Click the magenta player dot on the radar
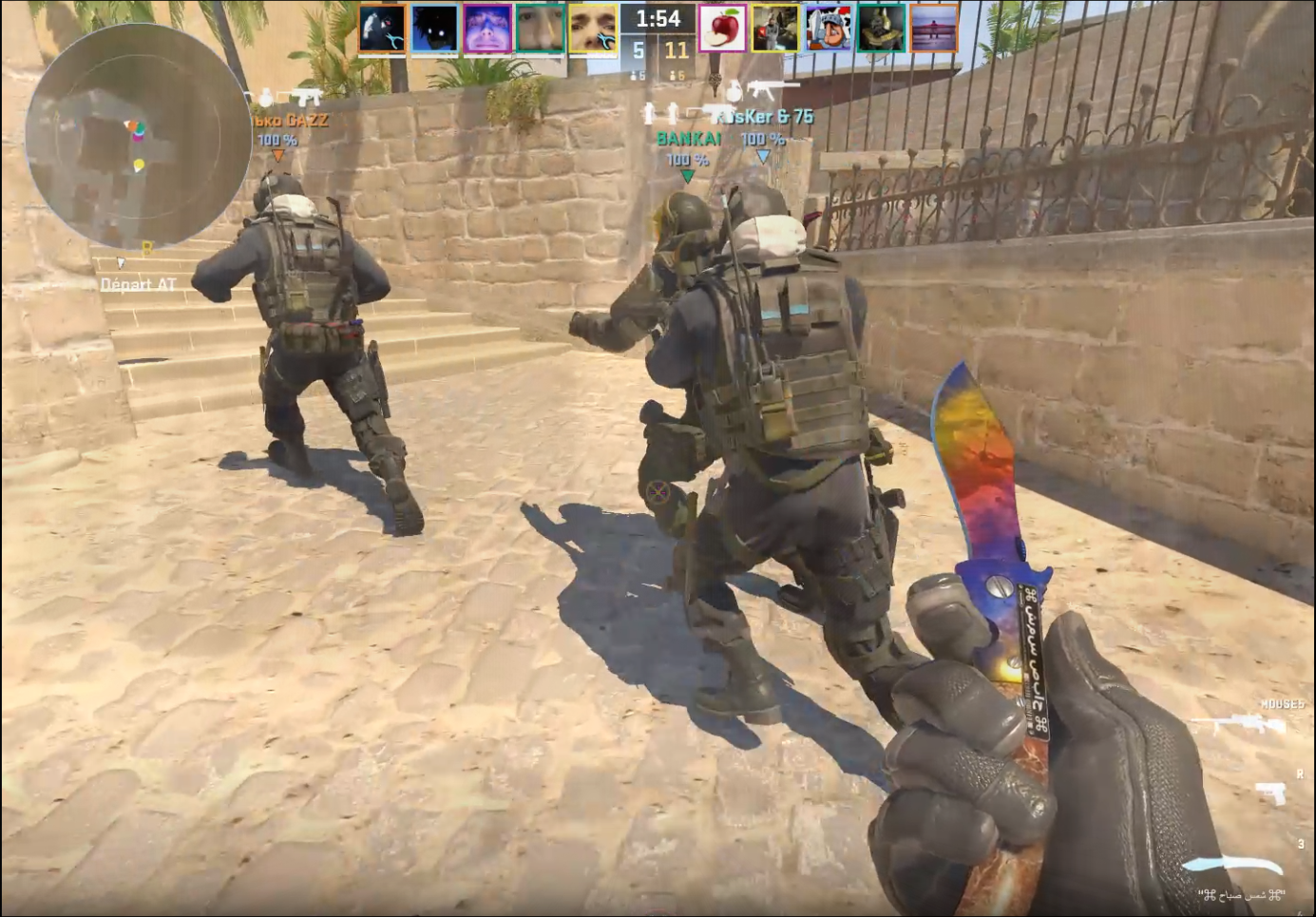 click(138, 137)
